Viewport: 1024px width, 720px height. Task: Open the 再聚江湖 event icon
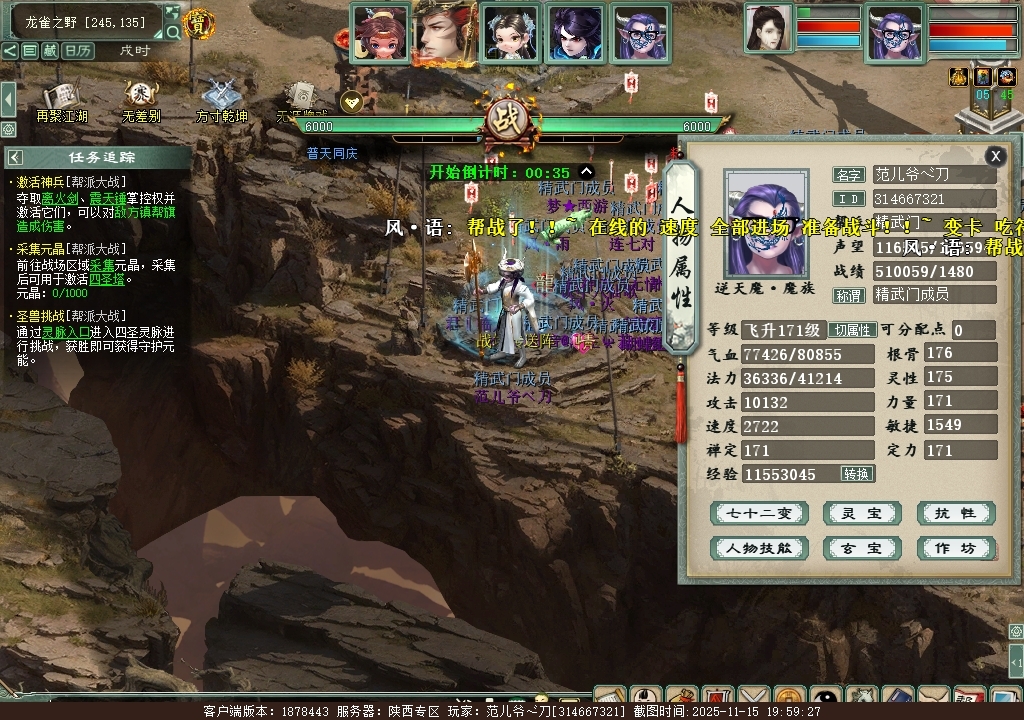[x=62, y=100]
